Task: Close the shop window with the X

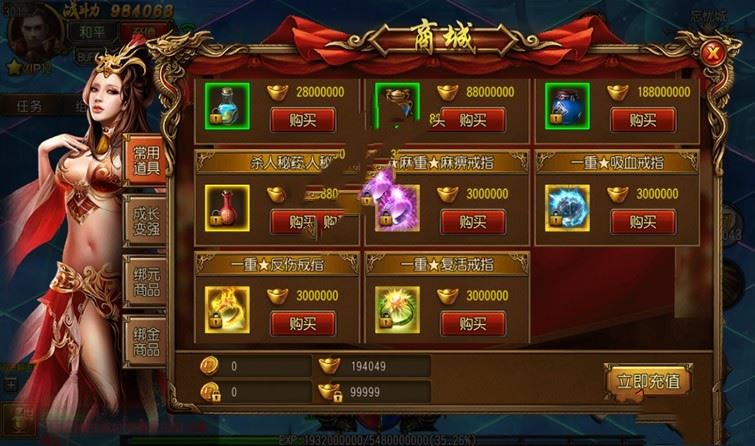Action: pyautogui.click(x=711, y=53)
